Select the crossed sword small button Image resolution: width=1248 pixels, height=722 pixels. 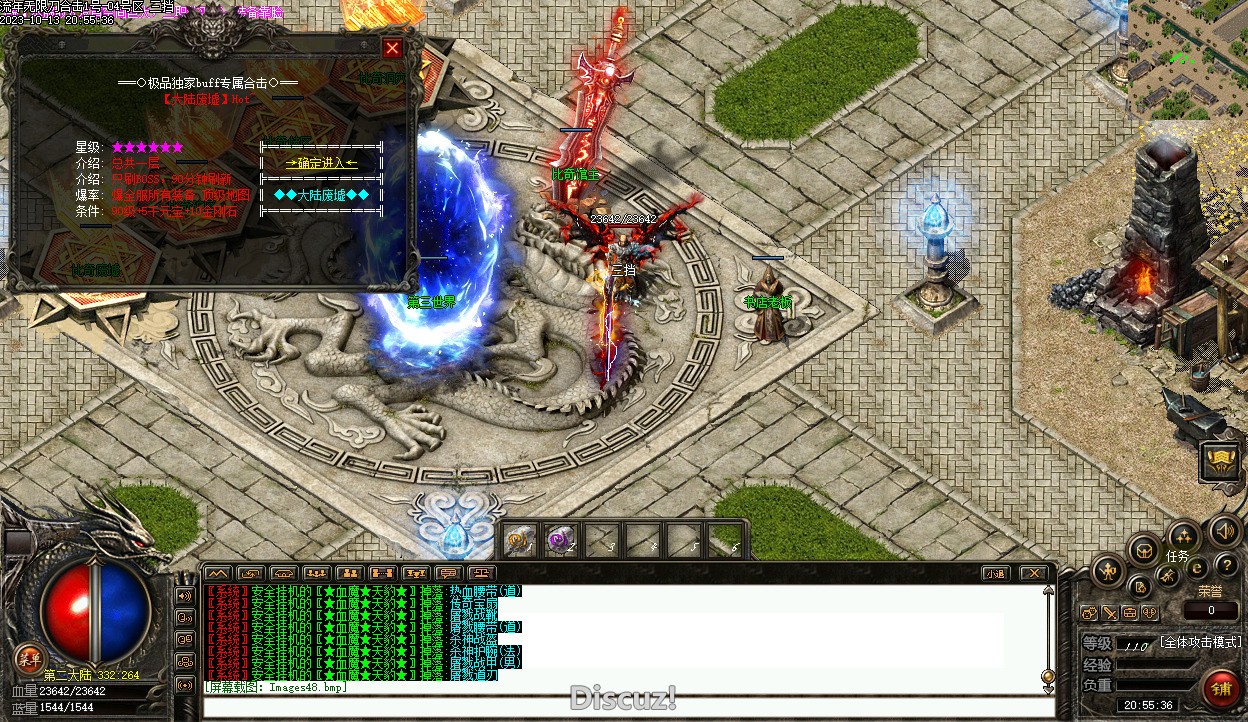point(1110,612)
